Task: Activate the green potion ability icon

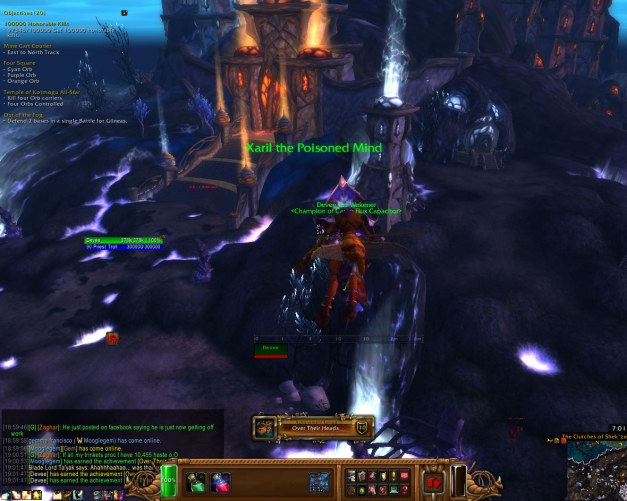Action: tap(198, 480)
